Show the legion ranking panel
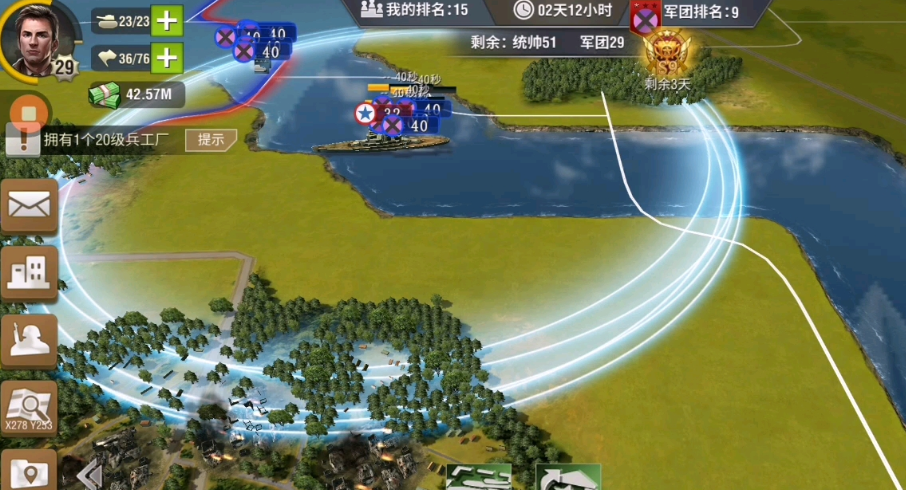 pos(700,12)
